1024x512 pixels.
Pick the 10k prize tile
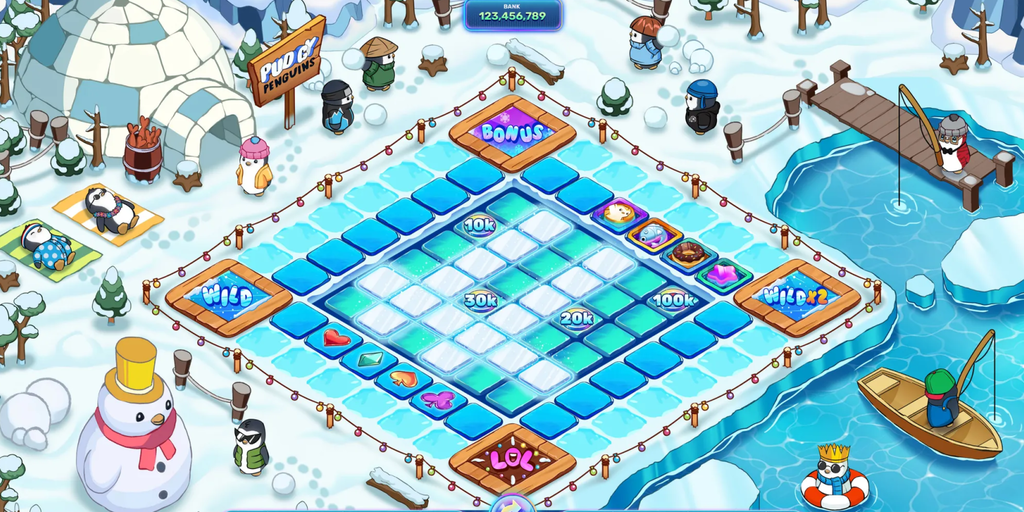pyautogui.click(x=480, y=224)
